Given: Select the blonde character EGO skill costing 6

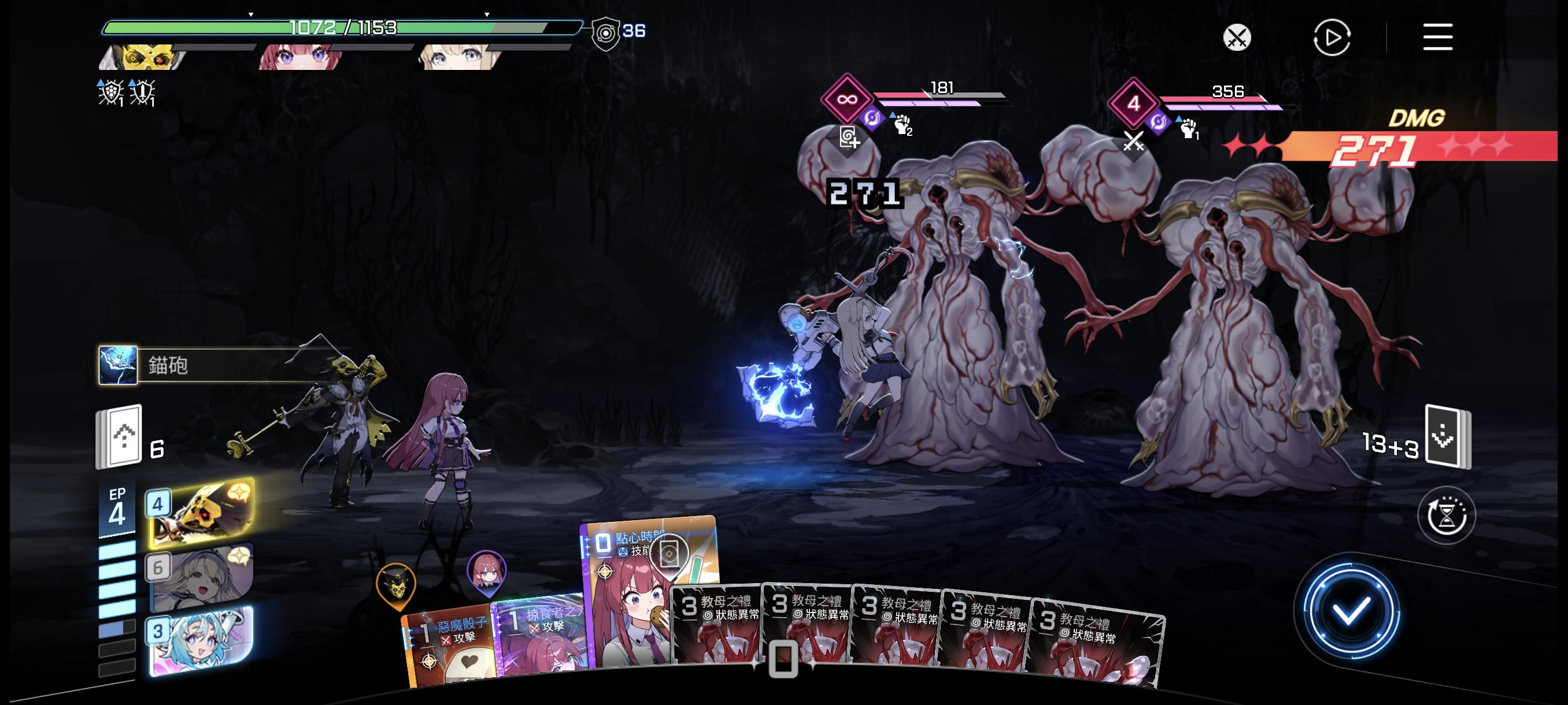Looking at the screenshot, I should pos(201,576).
